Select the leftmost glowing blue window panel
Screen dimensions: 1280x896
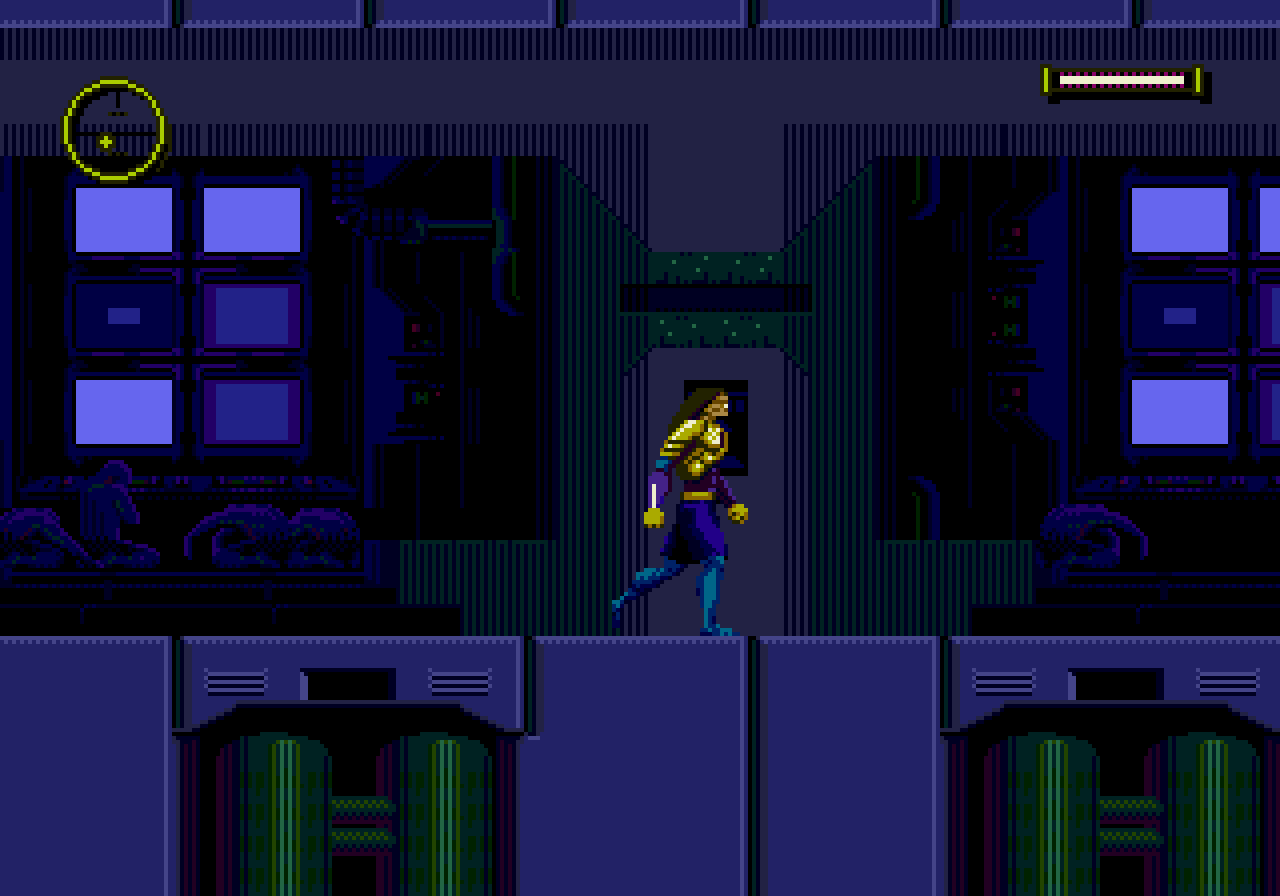tap(122, 219)
